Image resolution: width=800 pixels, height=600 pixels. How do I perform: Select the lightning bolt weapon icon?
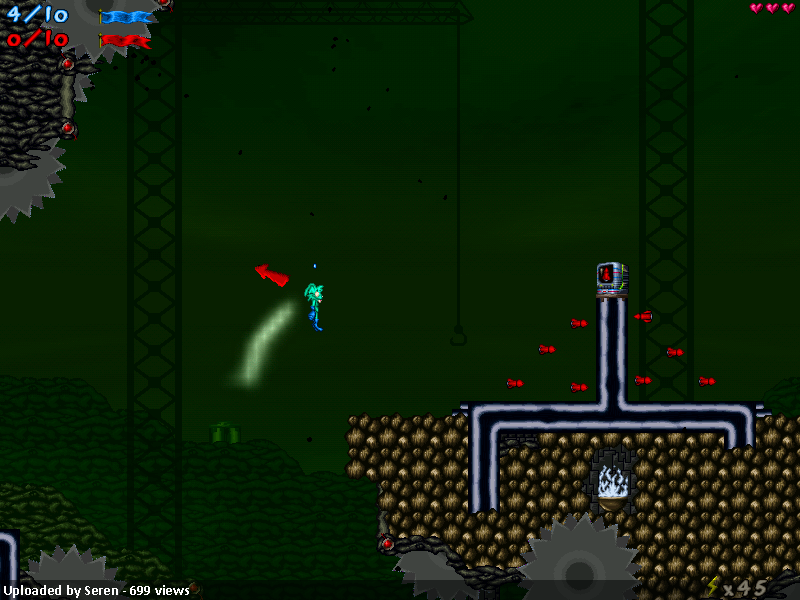tap(712, 587)
